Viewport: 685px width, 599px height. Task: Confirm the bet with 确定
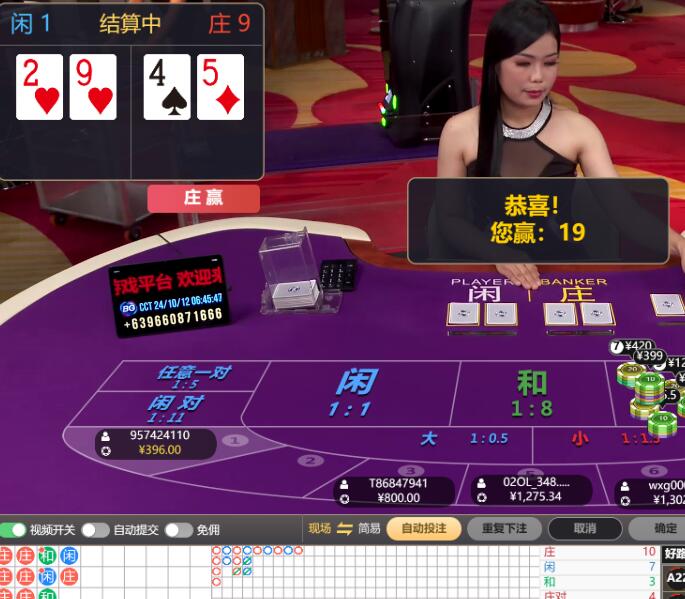[x=664, y=528]
